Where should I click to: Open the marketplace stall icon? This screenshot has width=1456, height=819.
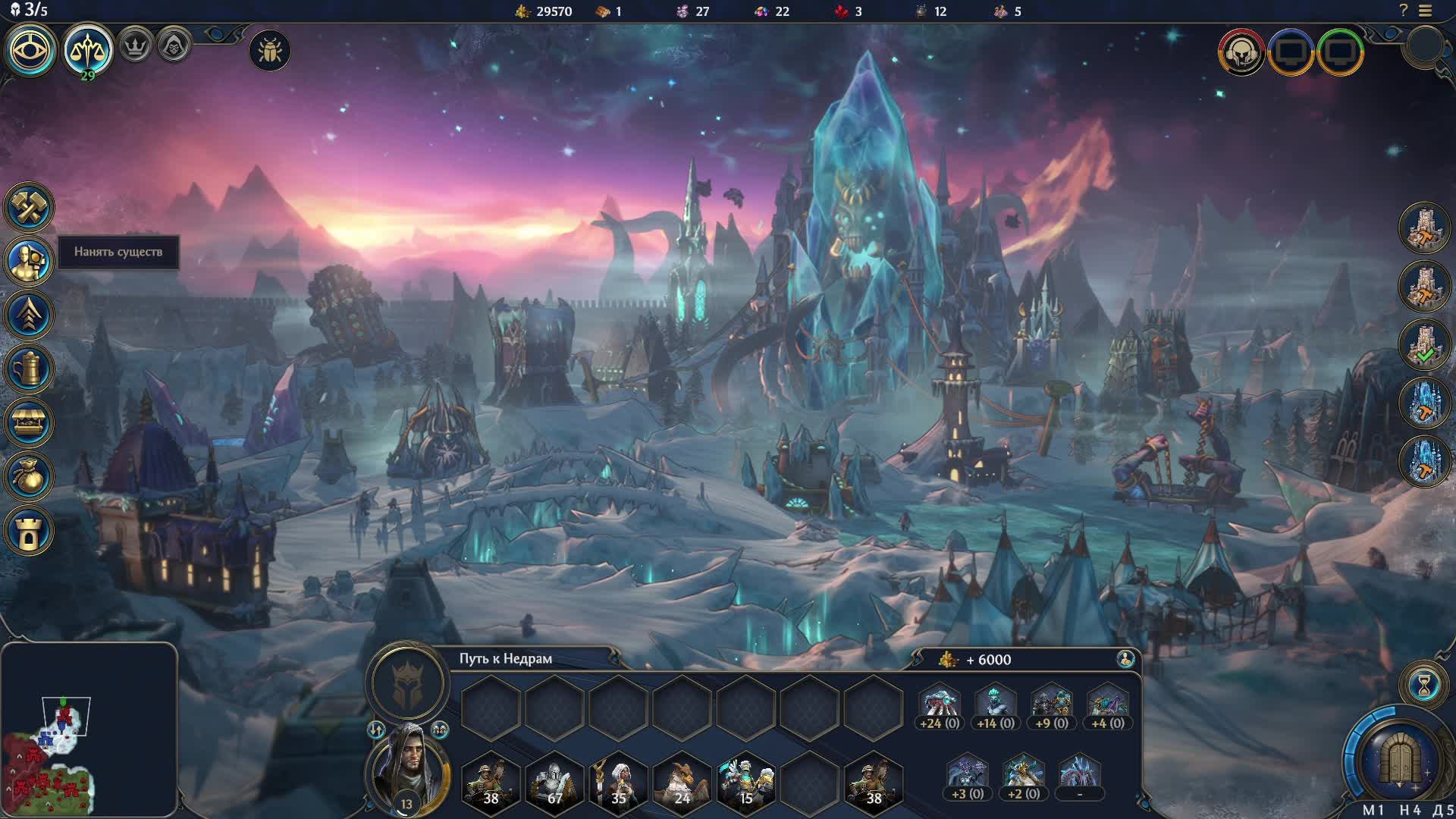point(29,423)
